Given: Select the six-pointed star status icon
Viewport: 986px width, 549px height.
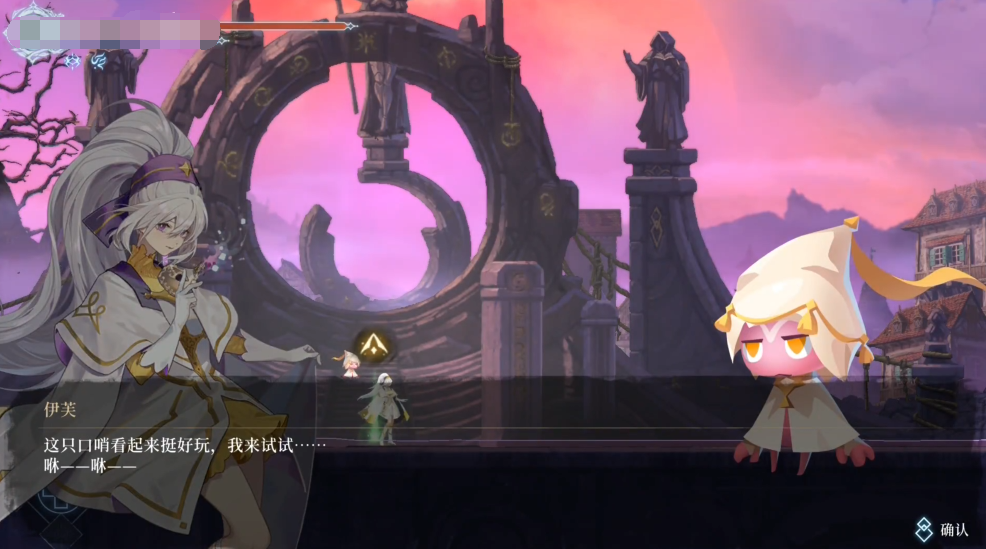Looking at the screenshot, I should click(x=73, y=61).
